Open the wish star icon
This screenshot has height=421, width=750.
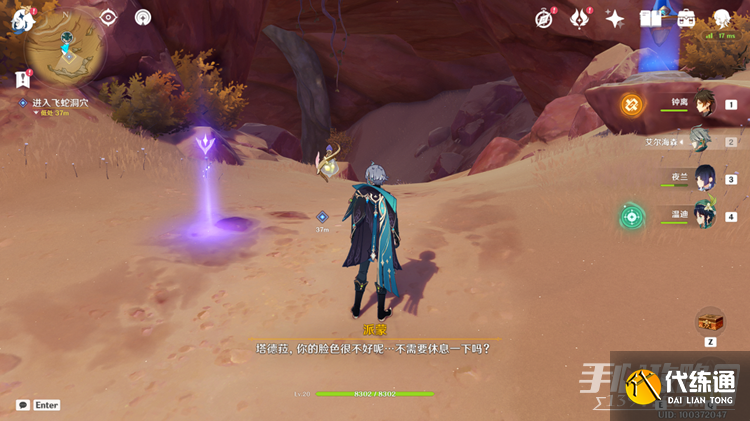[615, 18]
